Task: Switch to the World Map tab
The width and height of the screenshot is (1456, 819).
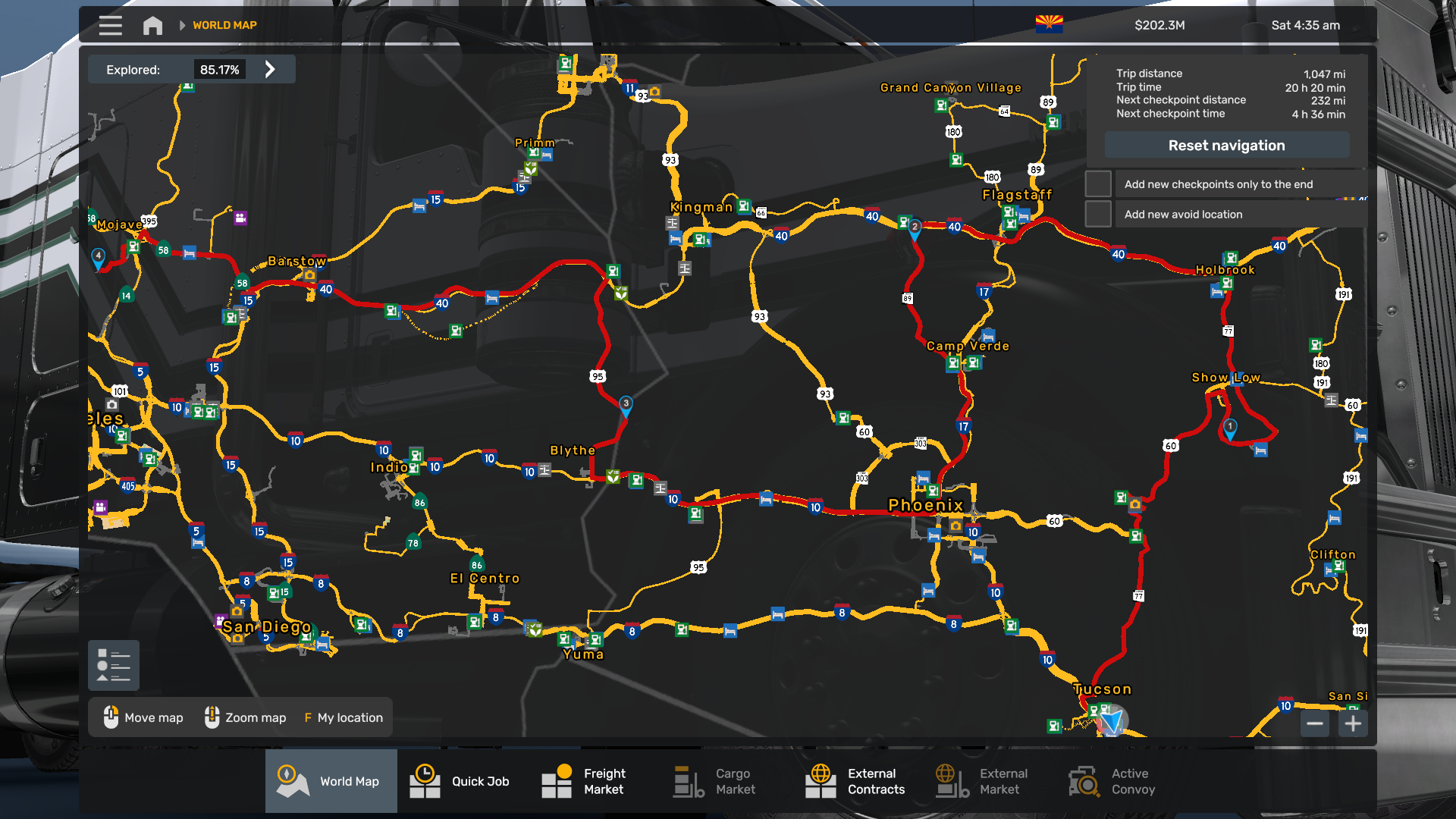Action: pos(331,781)
